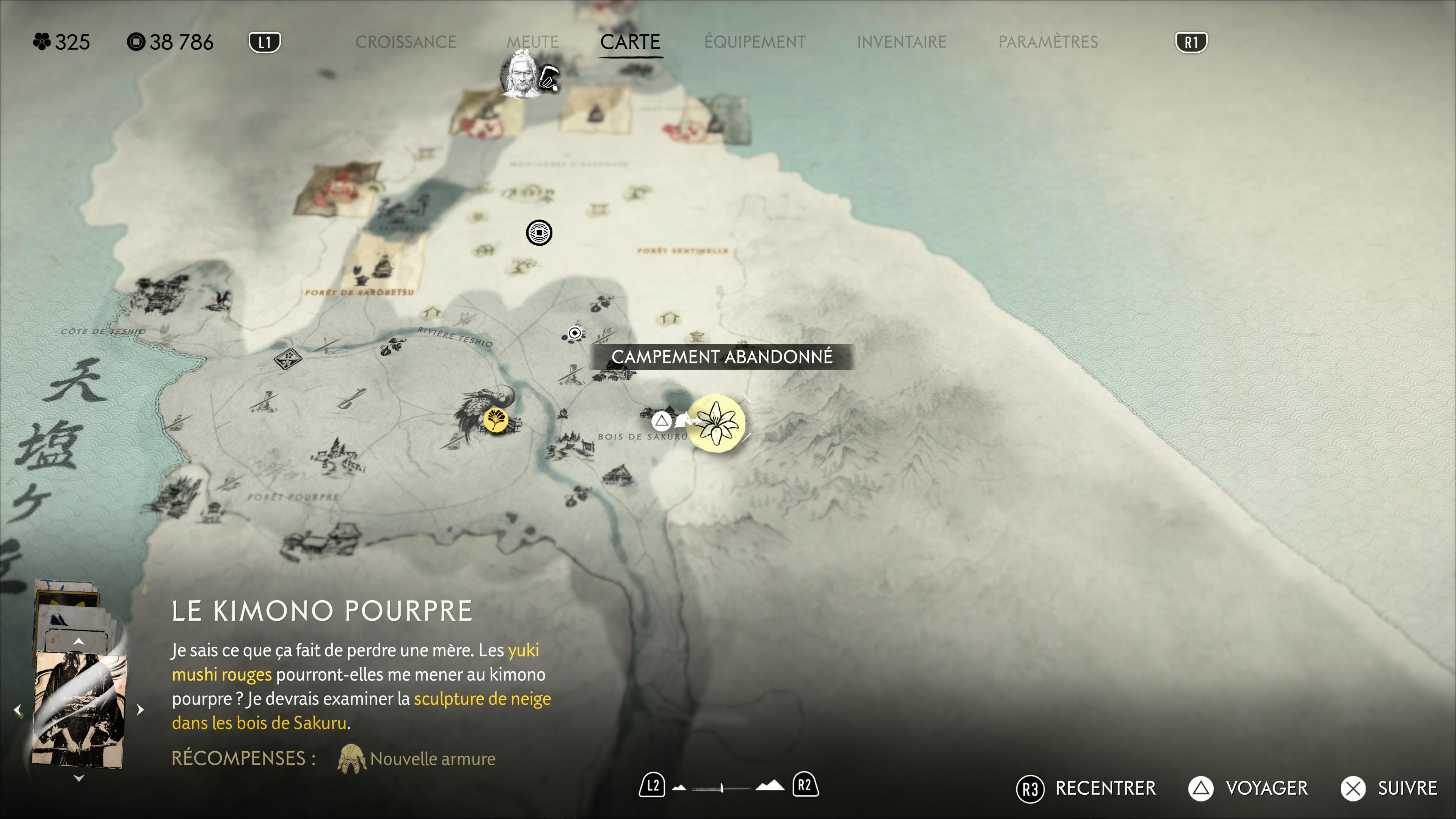Select the dice game map marker
The image size is (1456, 819).
tap(288, 358)
